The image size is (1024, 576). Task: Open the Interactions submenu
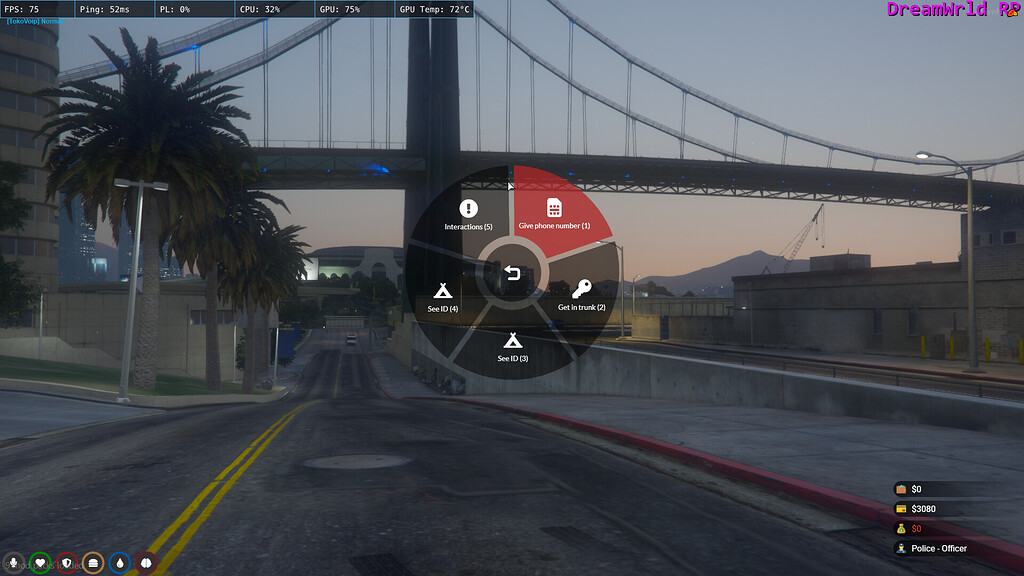468,214
